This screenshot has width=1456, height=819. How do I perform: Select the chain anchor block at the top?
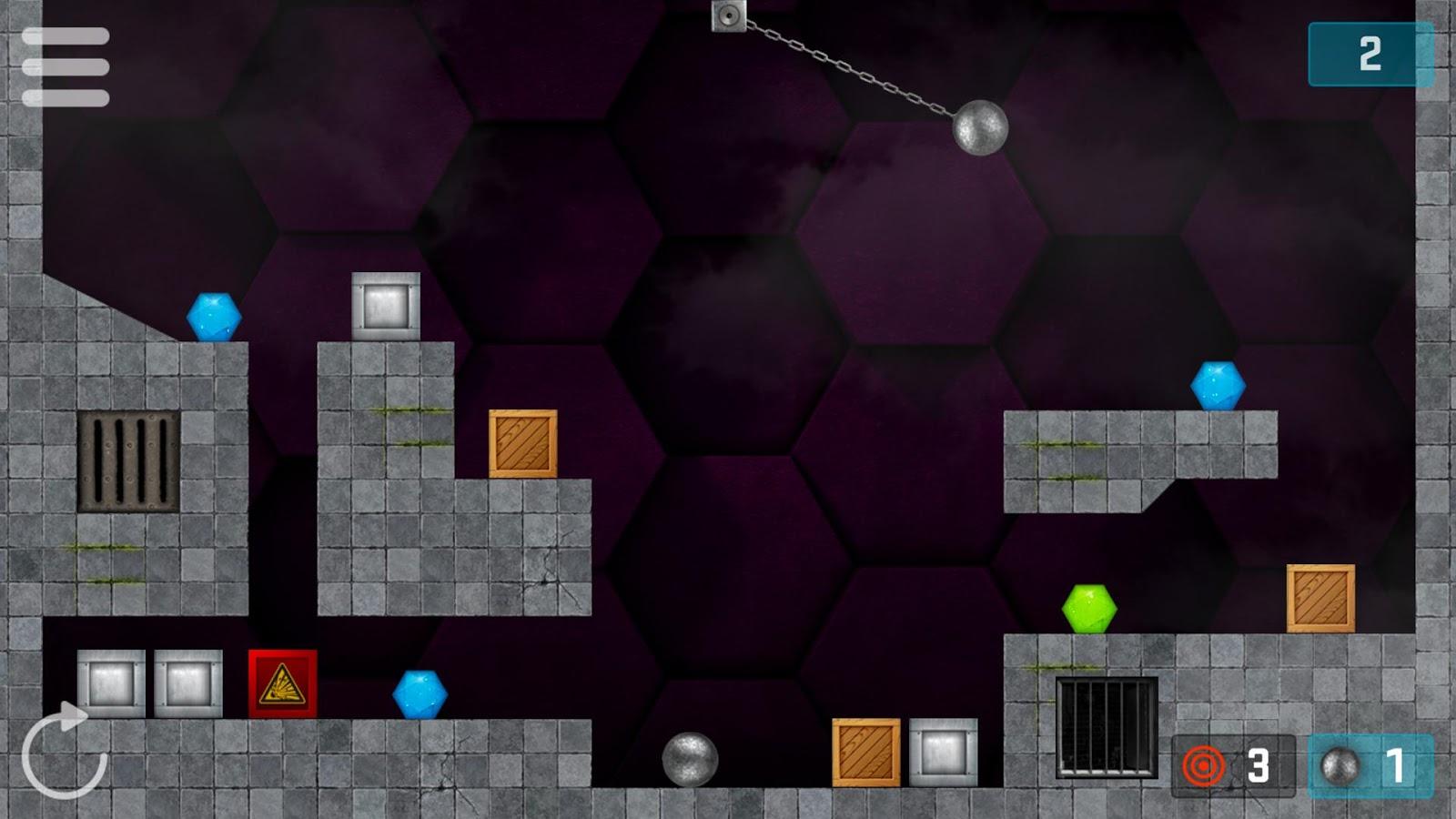coord(728,15)
